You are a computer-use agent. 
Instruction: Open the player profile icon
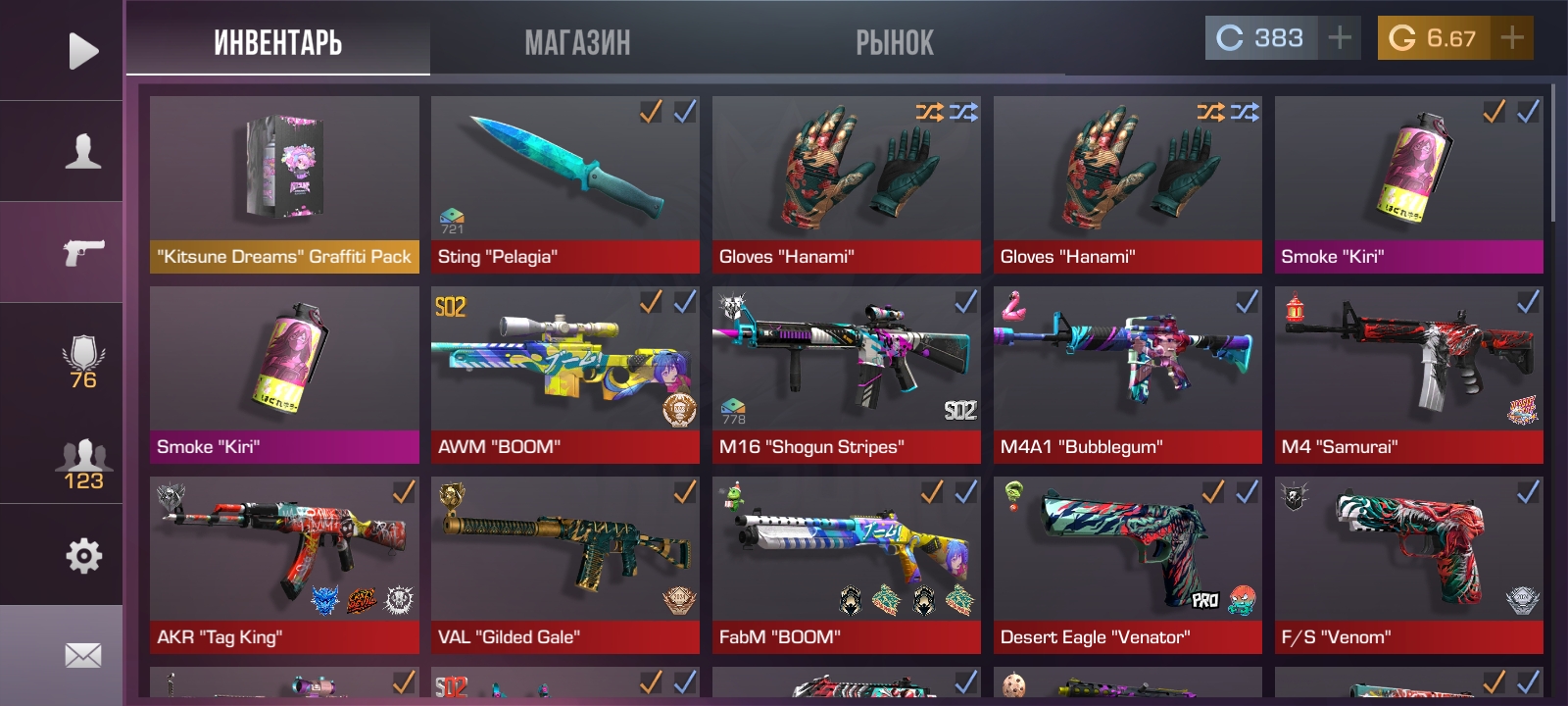[82, 152]
